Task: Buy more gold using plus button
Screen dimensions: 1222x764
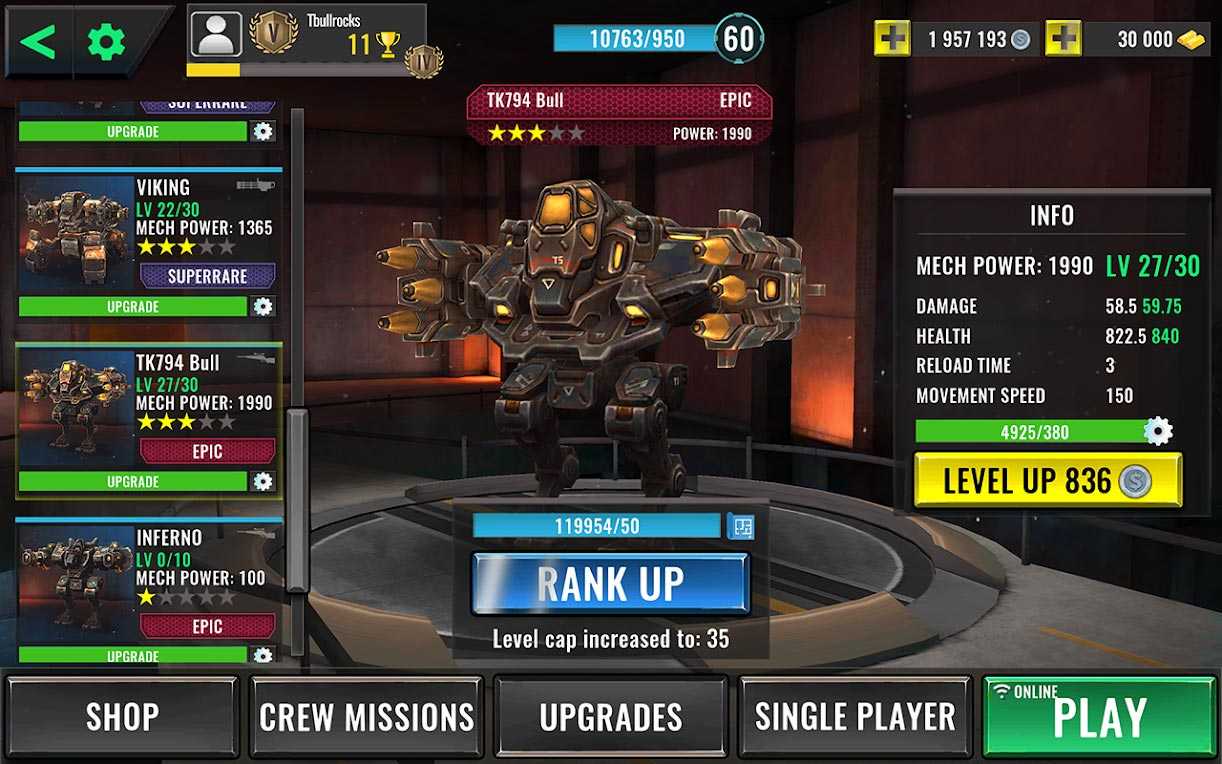Action: (1063, 39)
